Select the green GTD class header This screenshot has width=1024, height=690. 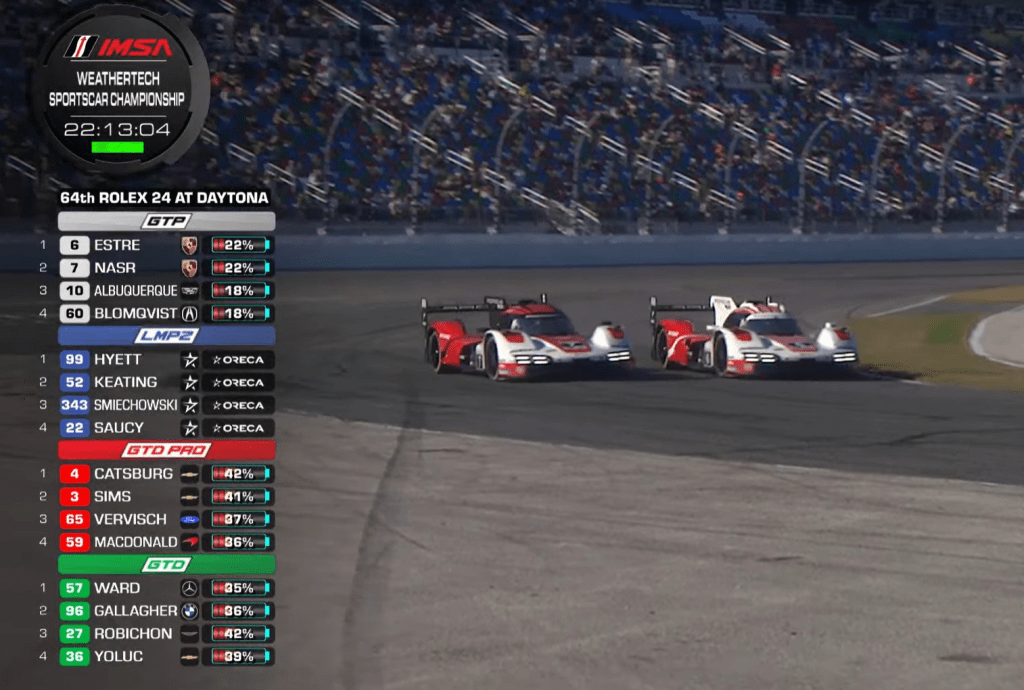166,565
